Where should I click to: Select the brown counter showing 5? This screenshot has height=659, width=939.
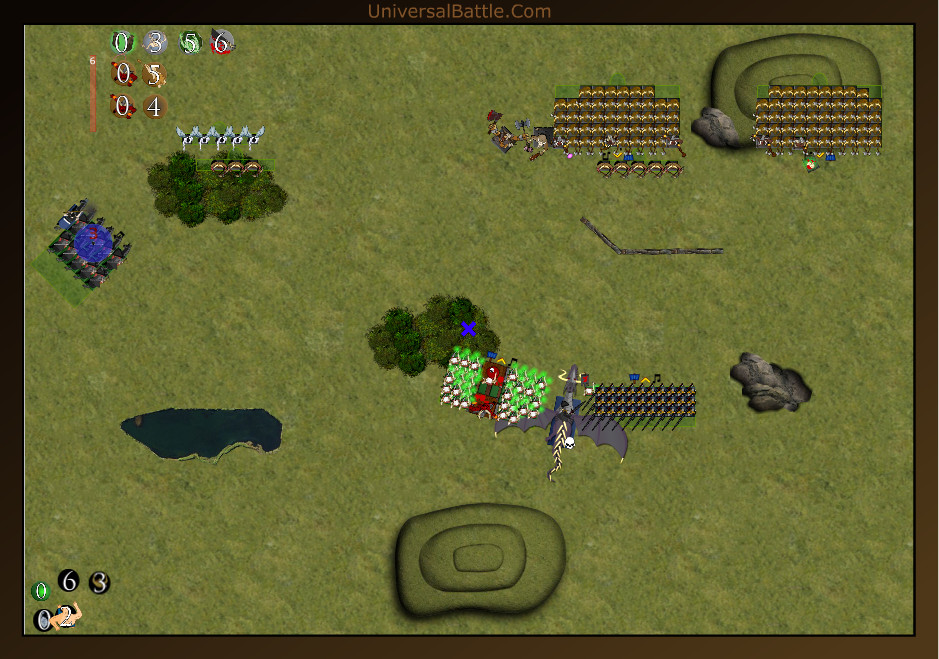[x=153, y=74]
